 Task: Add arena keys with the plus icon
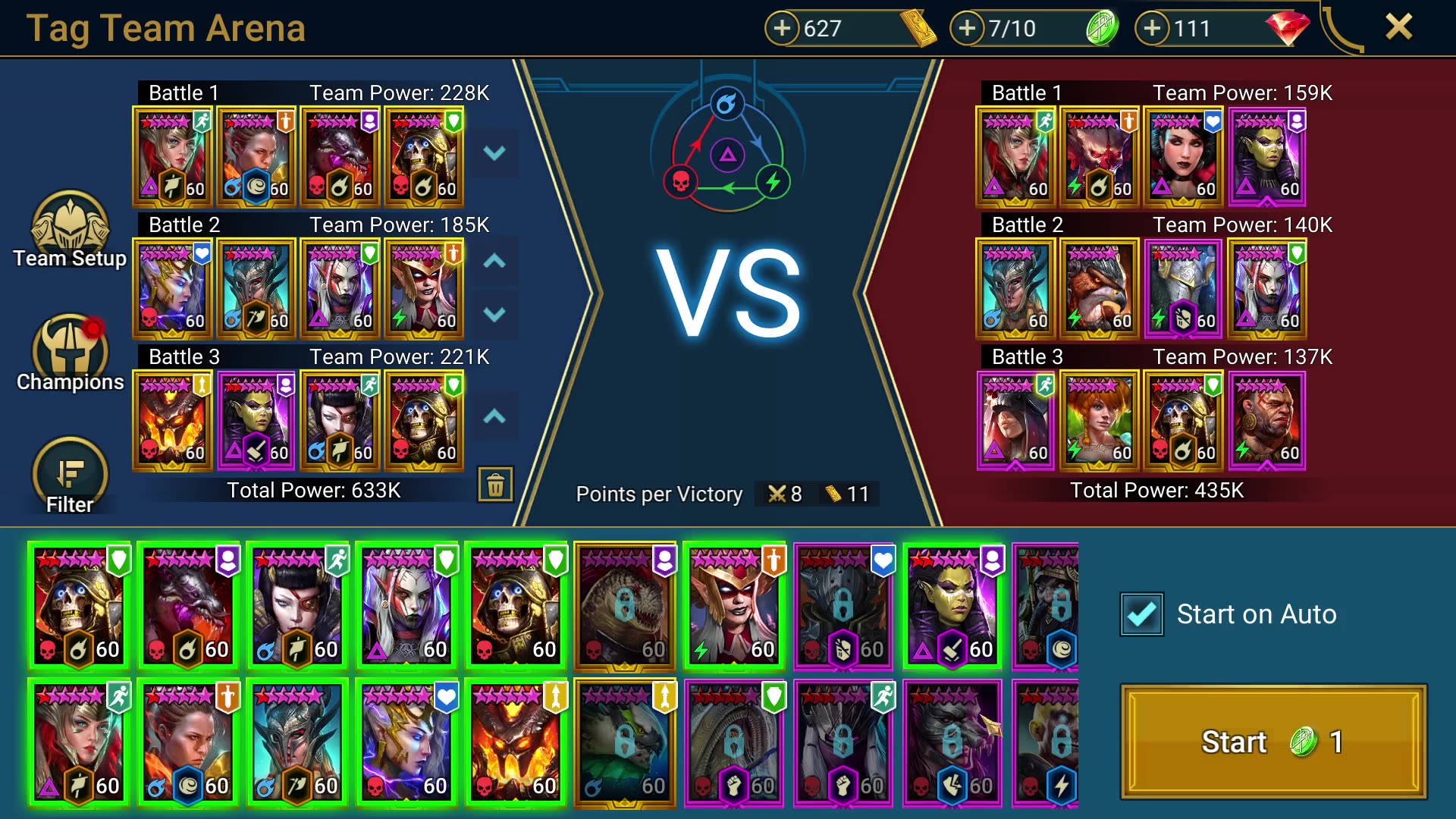click(966, 28)
